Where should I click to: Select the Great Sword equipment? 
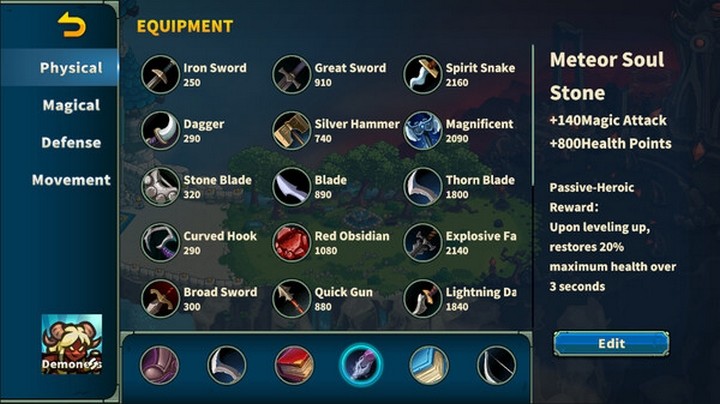pyautogui.click(x=292, y=74)
